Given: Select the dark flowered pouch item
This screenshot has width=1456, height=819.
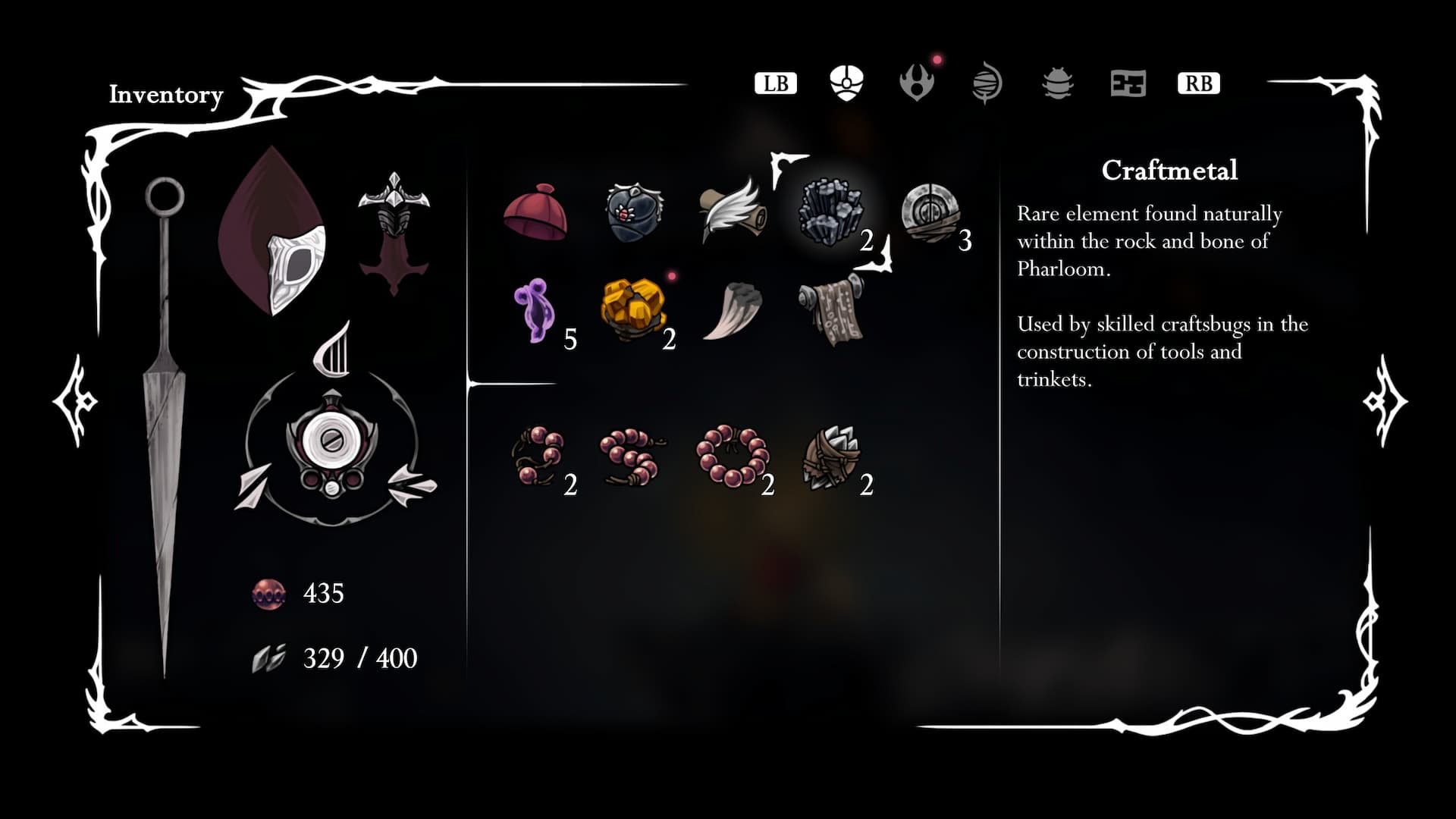Looking at the screenshot, I should [634, 212].
